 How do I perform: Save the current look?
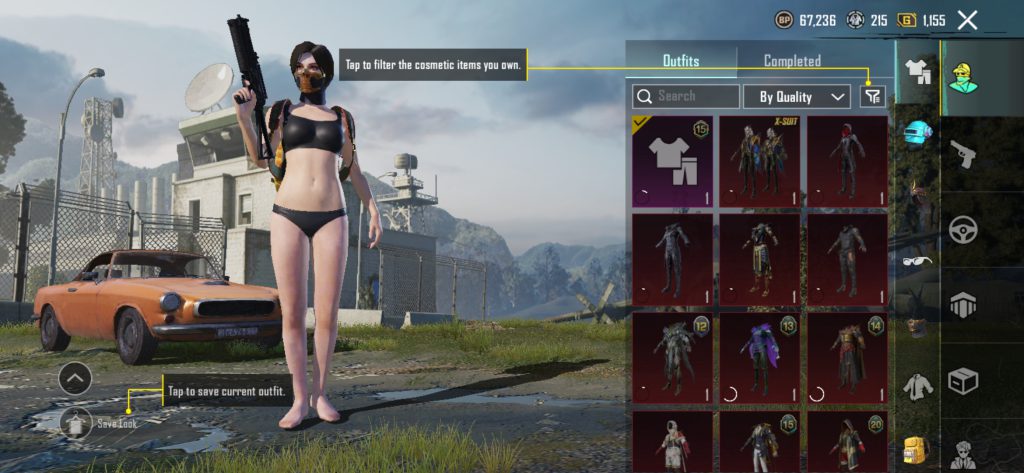click(x=75, y=423)
